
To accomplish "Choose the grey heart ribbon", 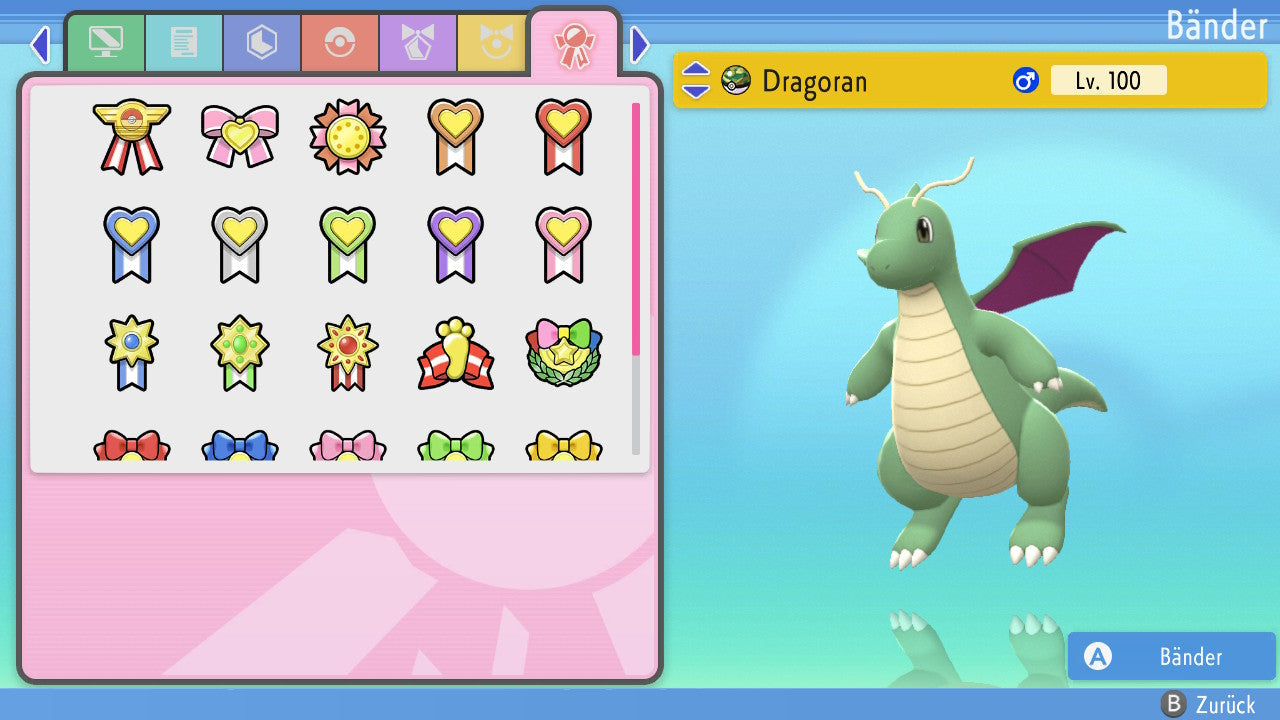I will tap(240, 244).
